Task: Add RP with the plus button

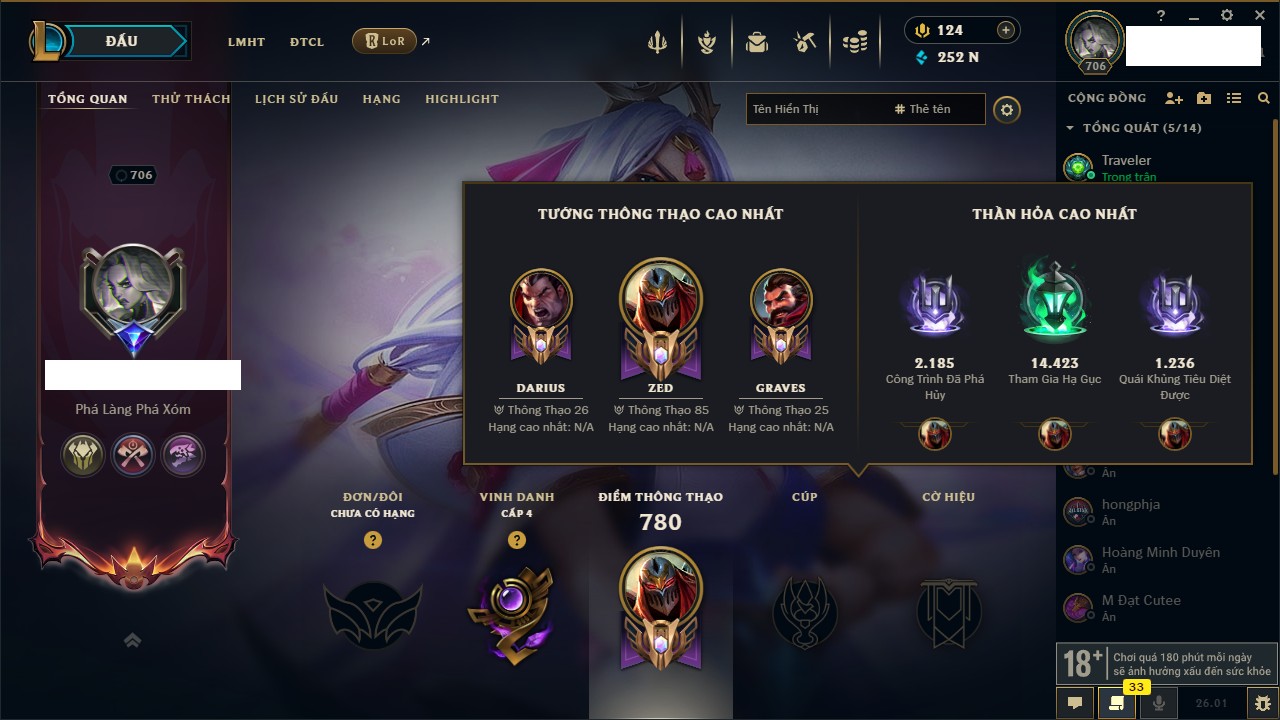Action: tap(1006, 30)
